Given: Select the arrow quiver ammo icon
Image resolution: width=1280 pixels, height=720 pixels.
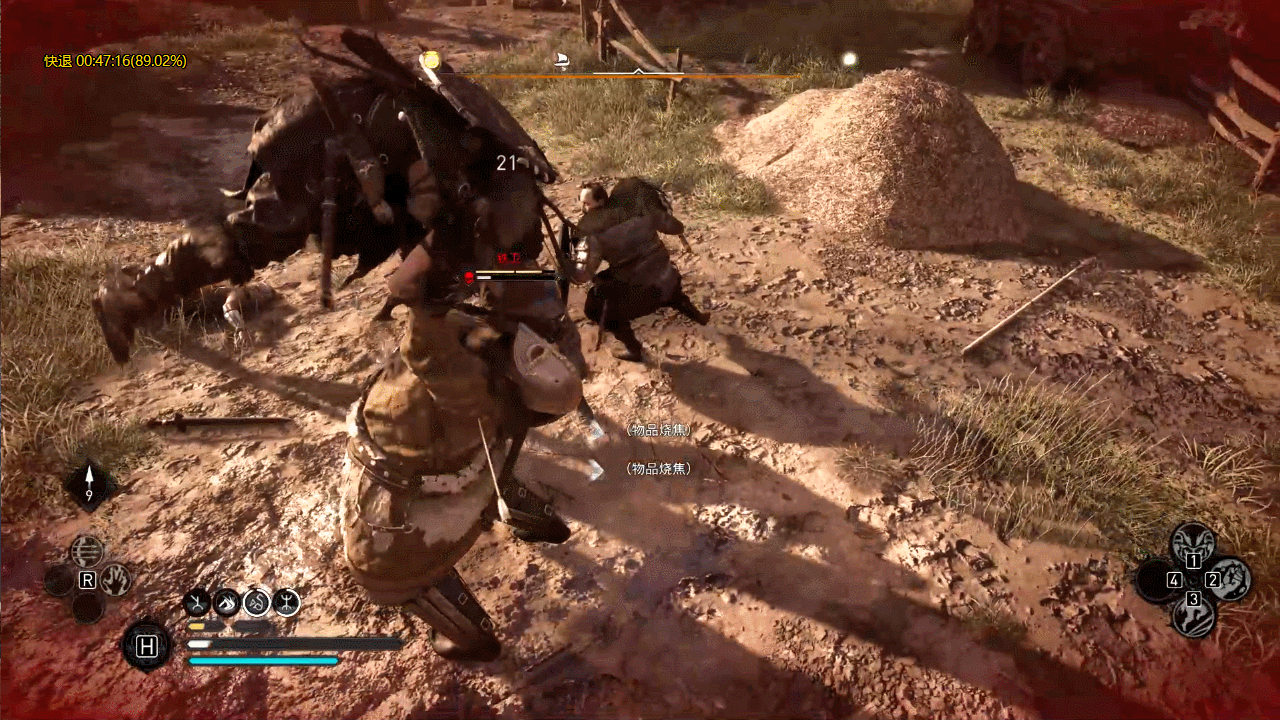Looking at the screenshot, I should [x=90, y=485].
